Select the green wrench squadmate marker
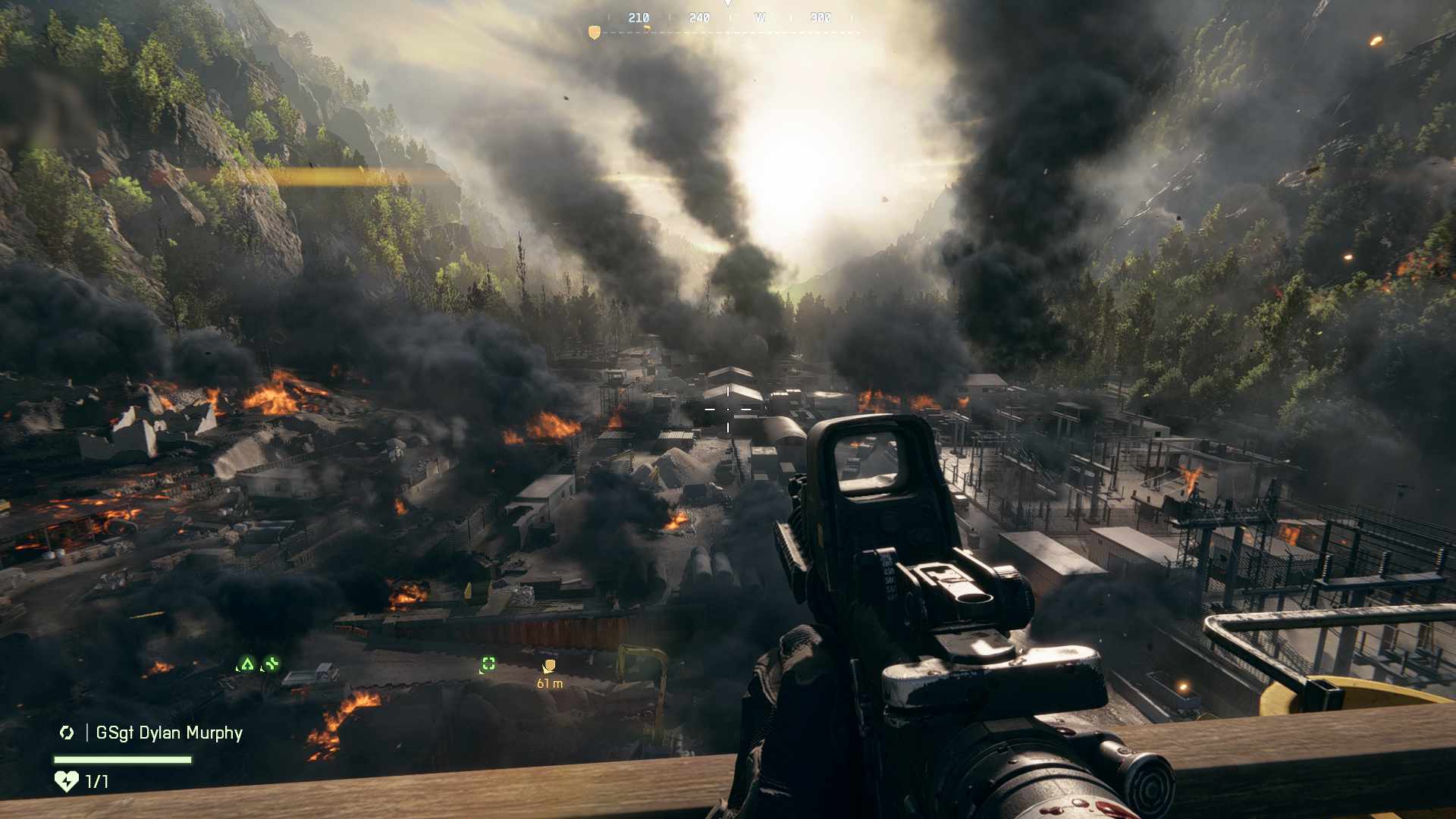 point(271,665)
